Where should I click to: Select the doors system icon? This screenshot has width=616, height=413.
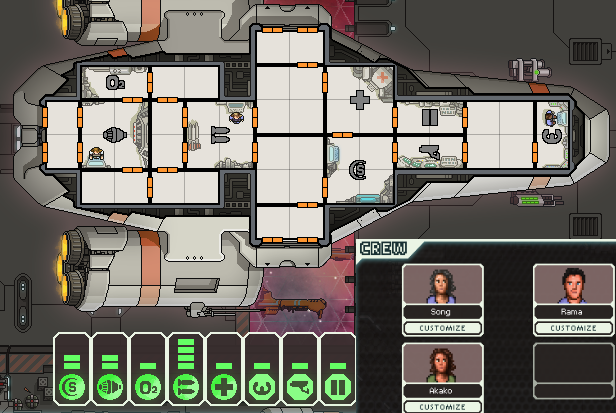tap(337, 387)
